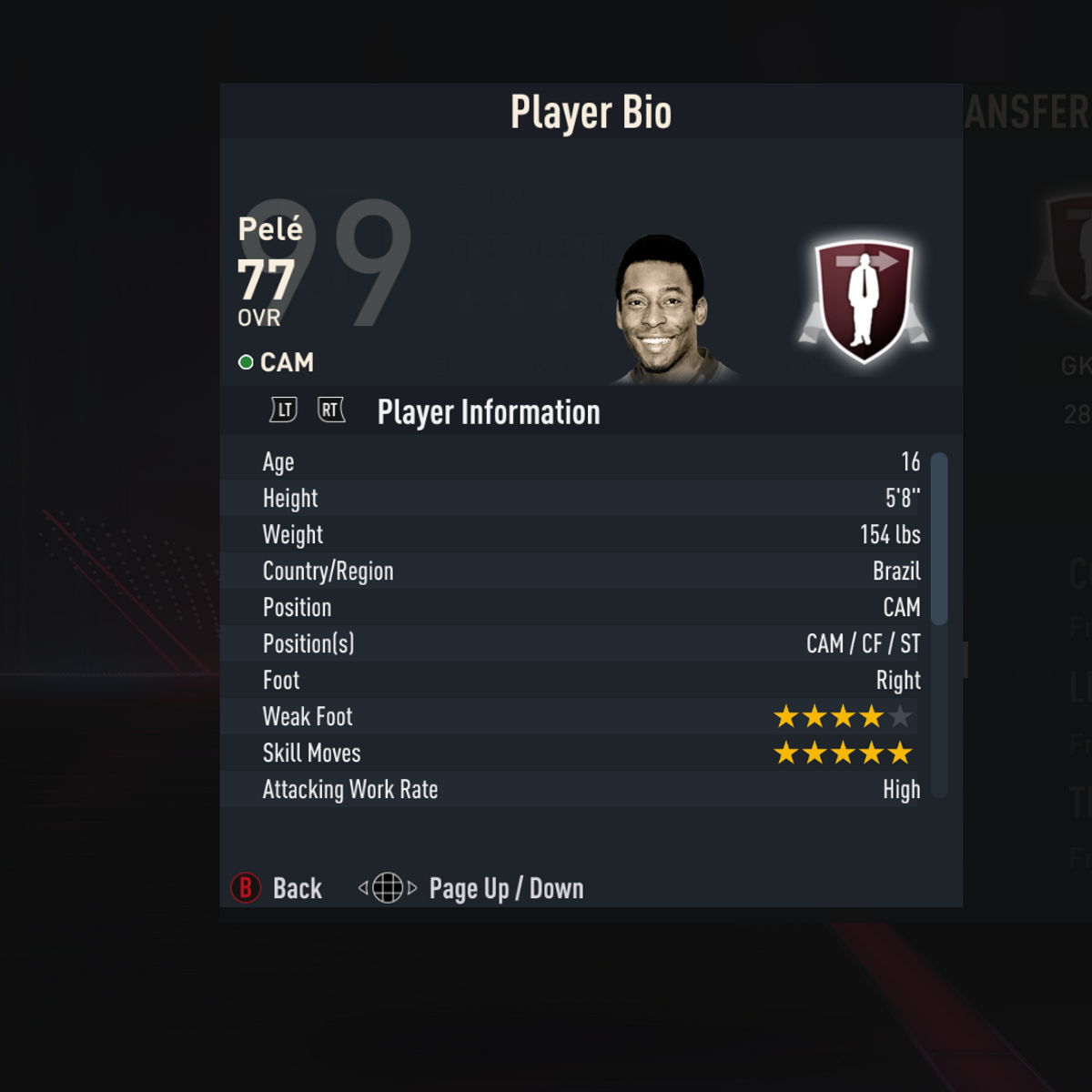Screen dimensions: 1092x1092
Task: Grab the player info list scrollbar thumb
Action: (x=940, y=539)
